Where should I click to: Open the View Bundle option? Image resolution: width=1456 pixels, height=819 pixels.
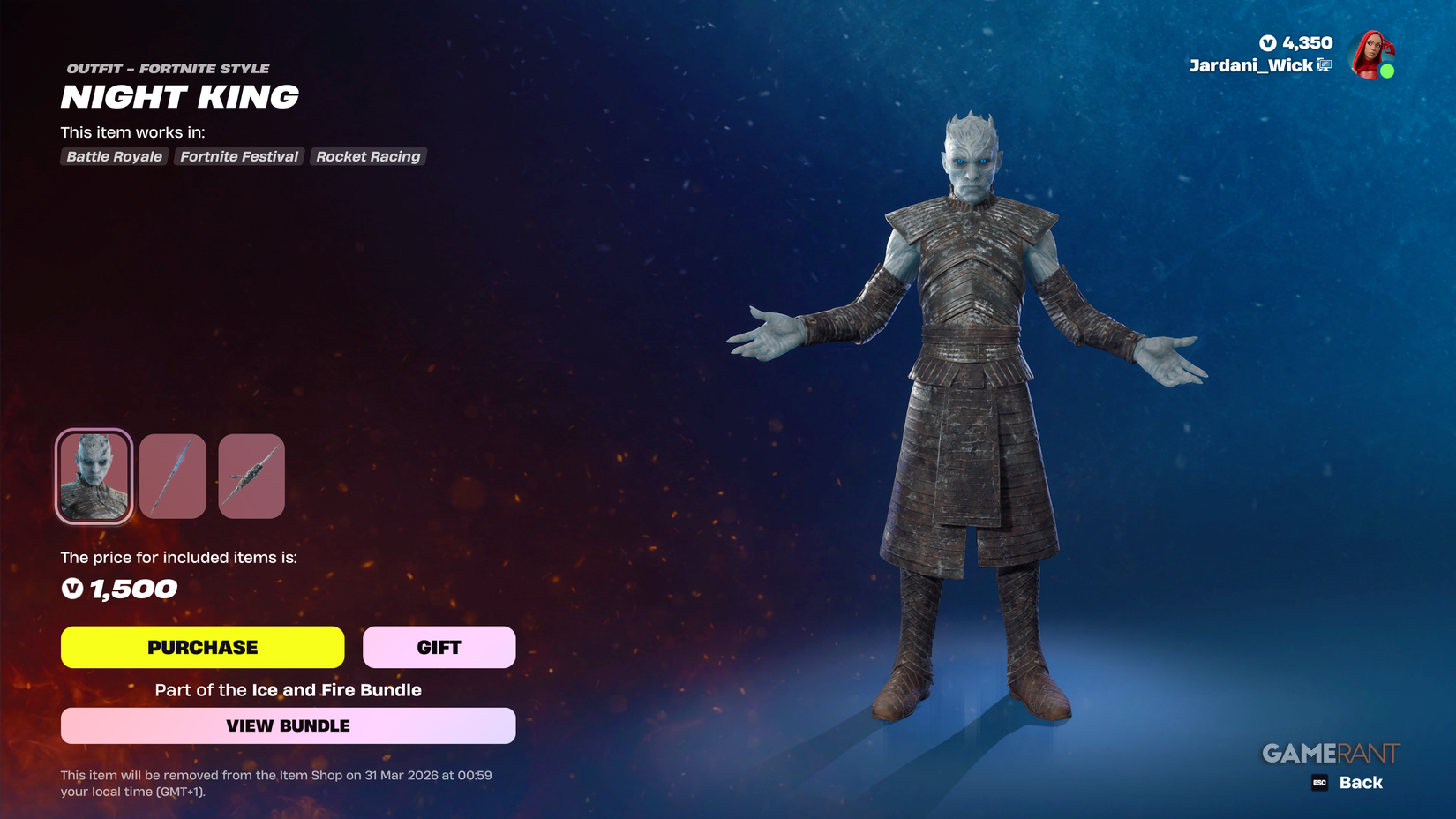click(x=288, y=725)
